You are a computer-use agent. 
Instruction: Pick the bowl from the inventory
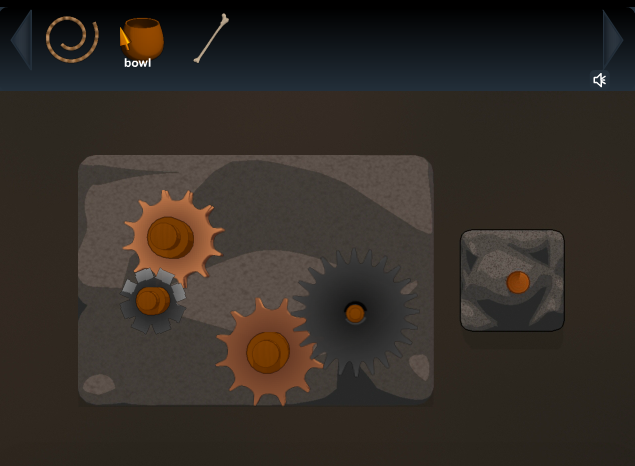tap(143, 39)
